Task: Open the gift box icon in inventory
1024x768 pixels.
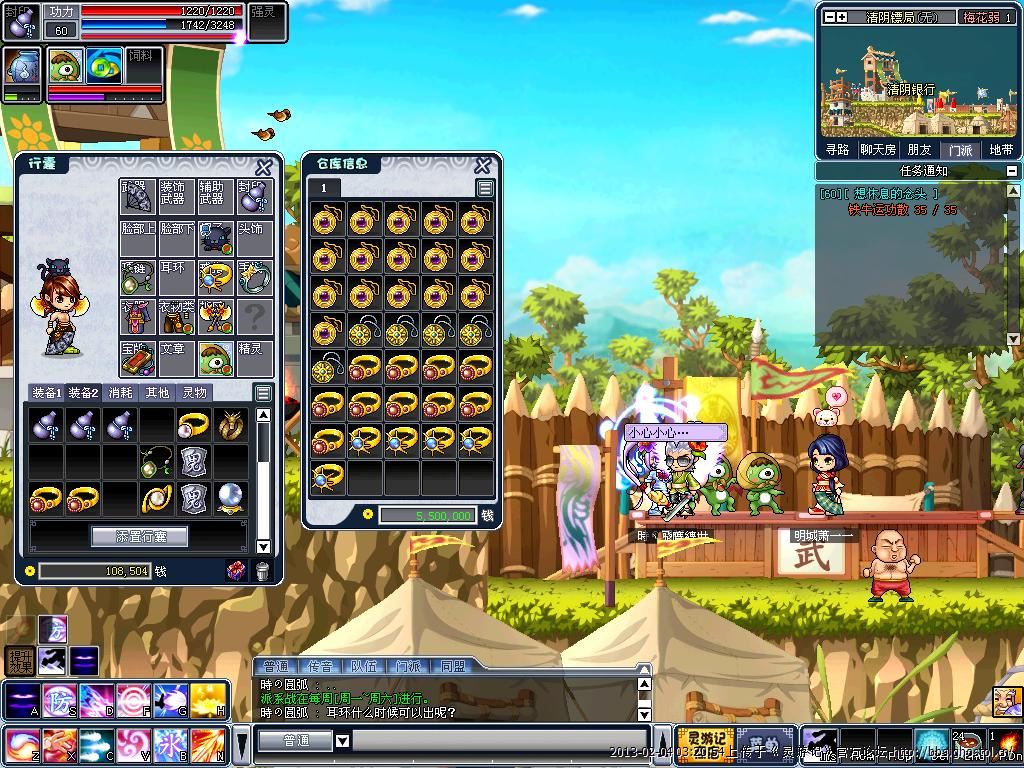Action: pos(236,571)
